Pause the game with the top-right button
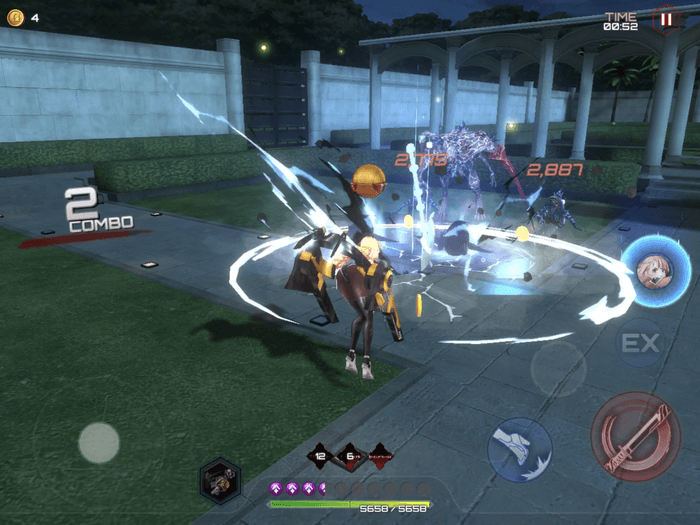The height and width of the screenshot is (525, 700). (x=665, y=18)
